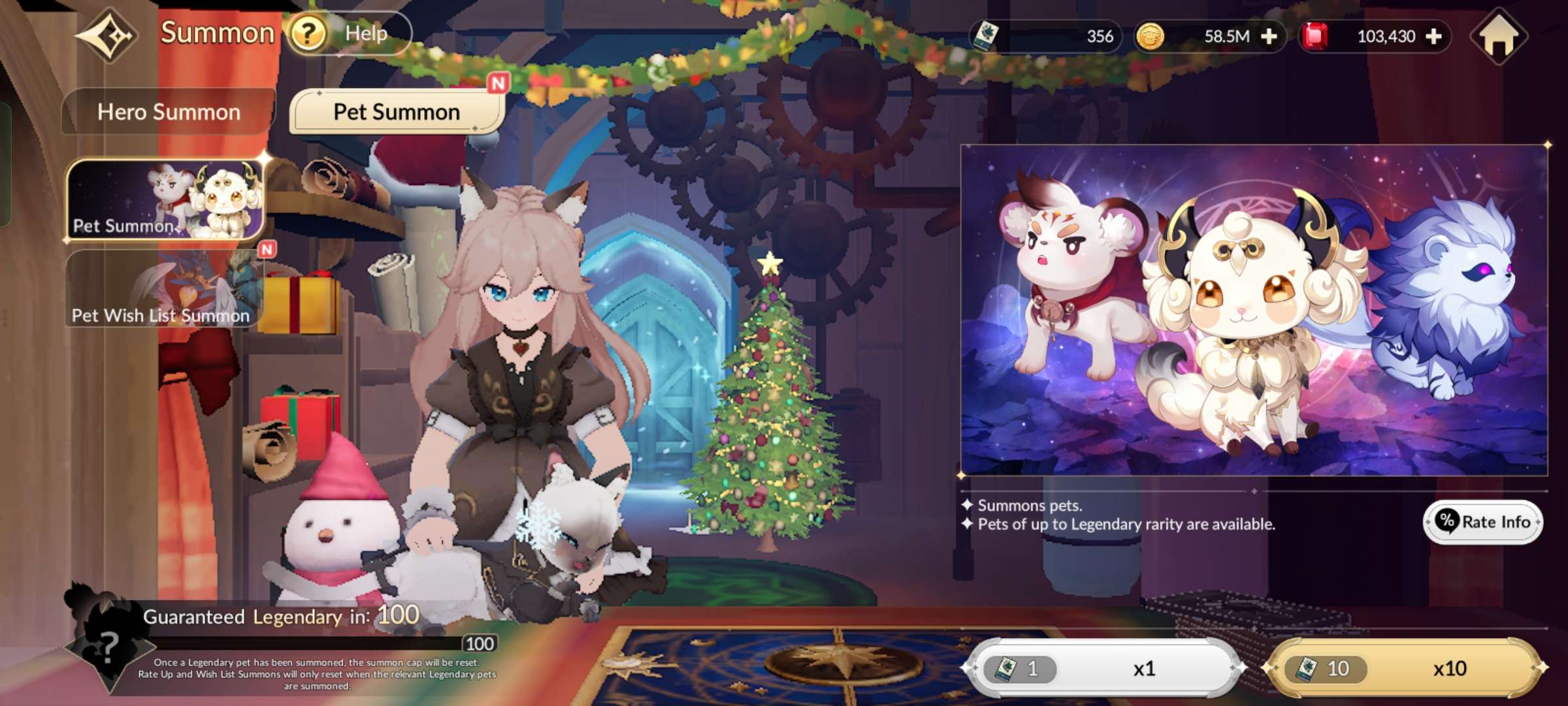Image resolution: width=1568 pixels, height=706 pixels.
Task: Go back using the diamond back arrow
Action: pos(108,35)
